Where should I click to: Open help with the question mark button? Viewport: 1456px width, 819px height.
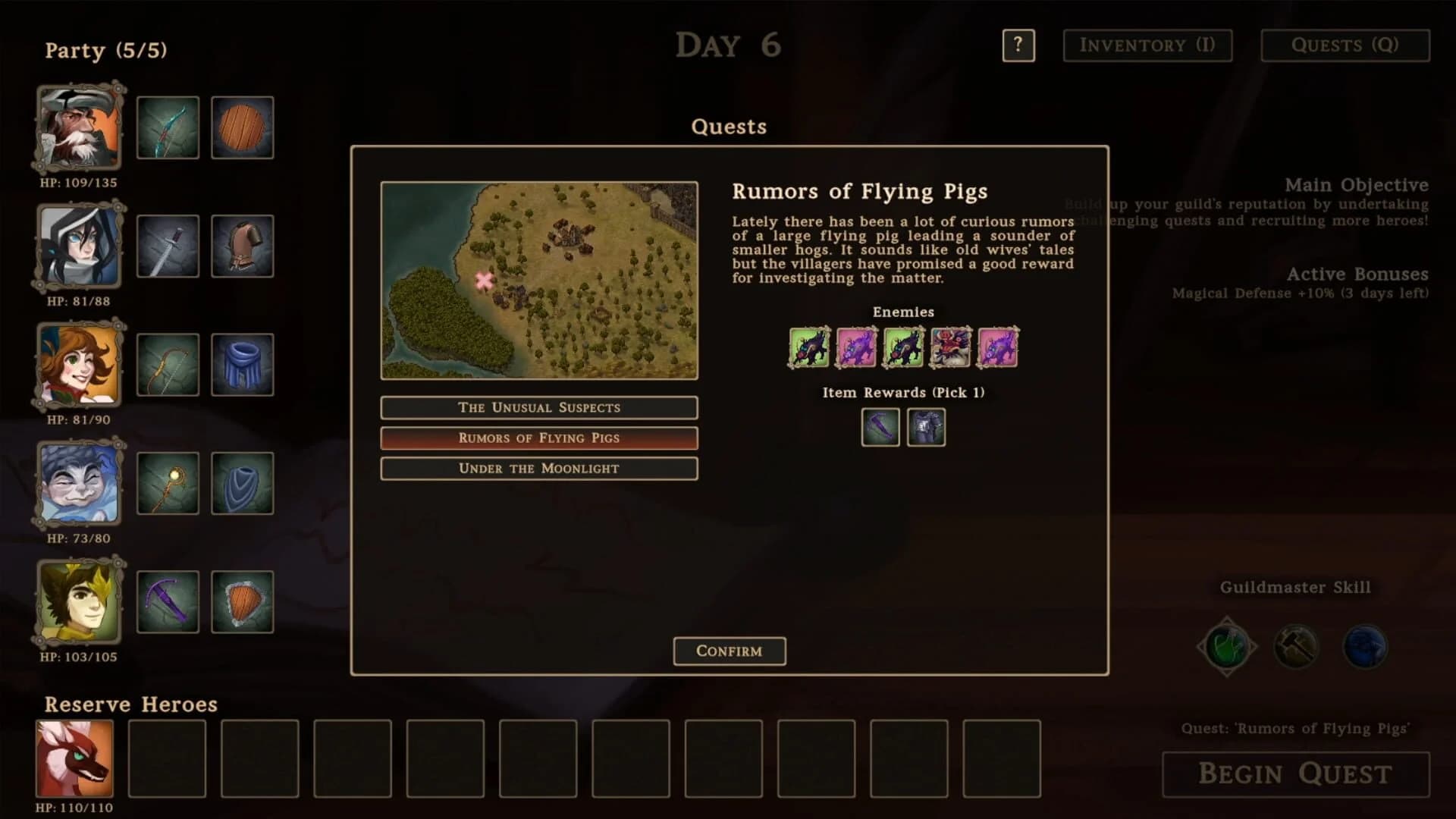click(1018, 45)
